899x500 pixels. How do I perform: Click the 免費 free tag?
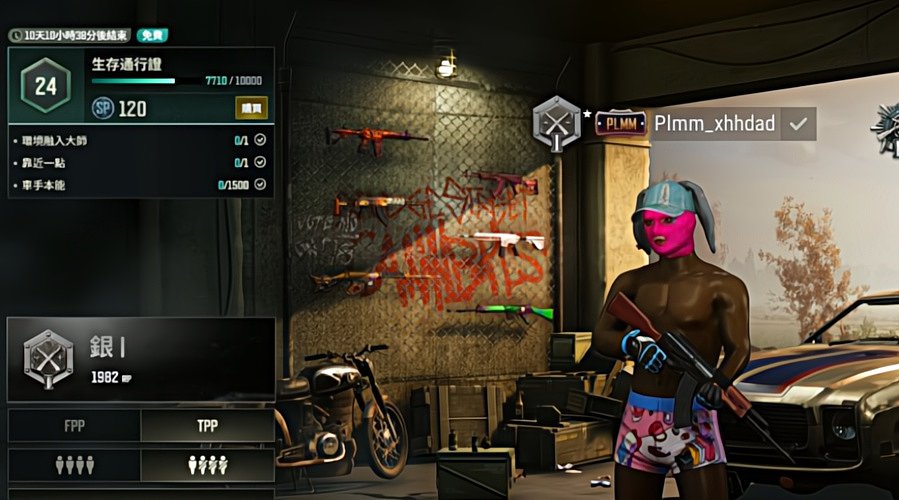[152, 35]
